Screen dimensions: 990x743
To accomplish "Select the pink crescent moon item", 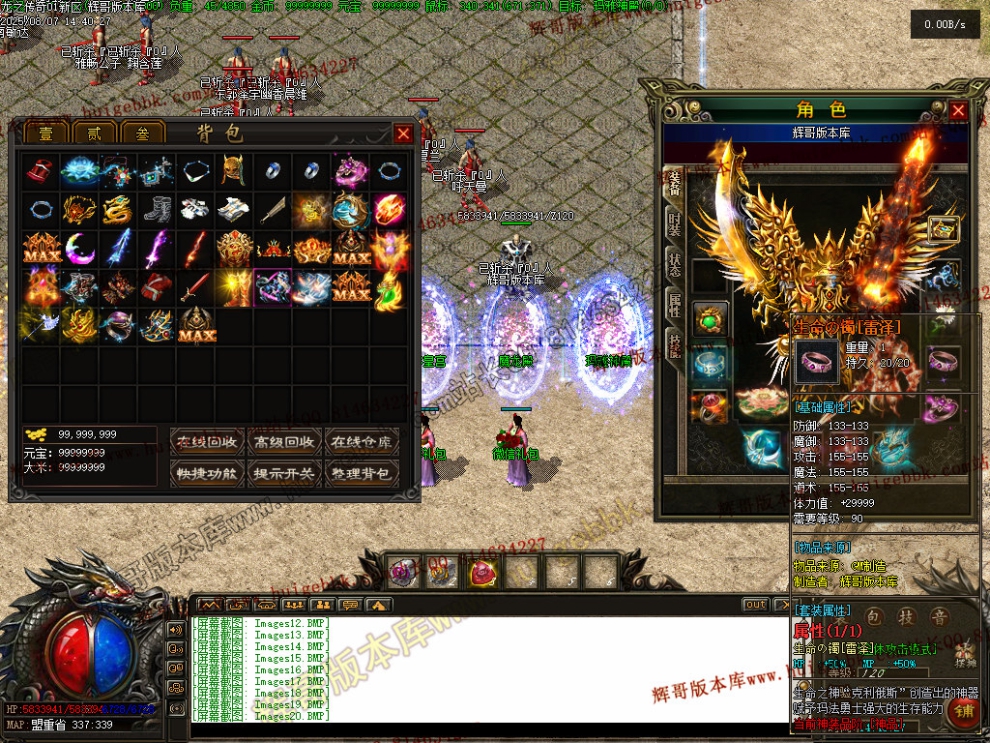I will [x=78, y=247].
